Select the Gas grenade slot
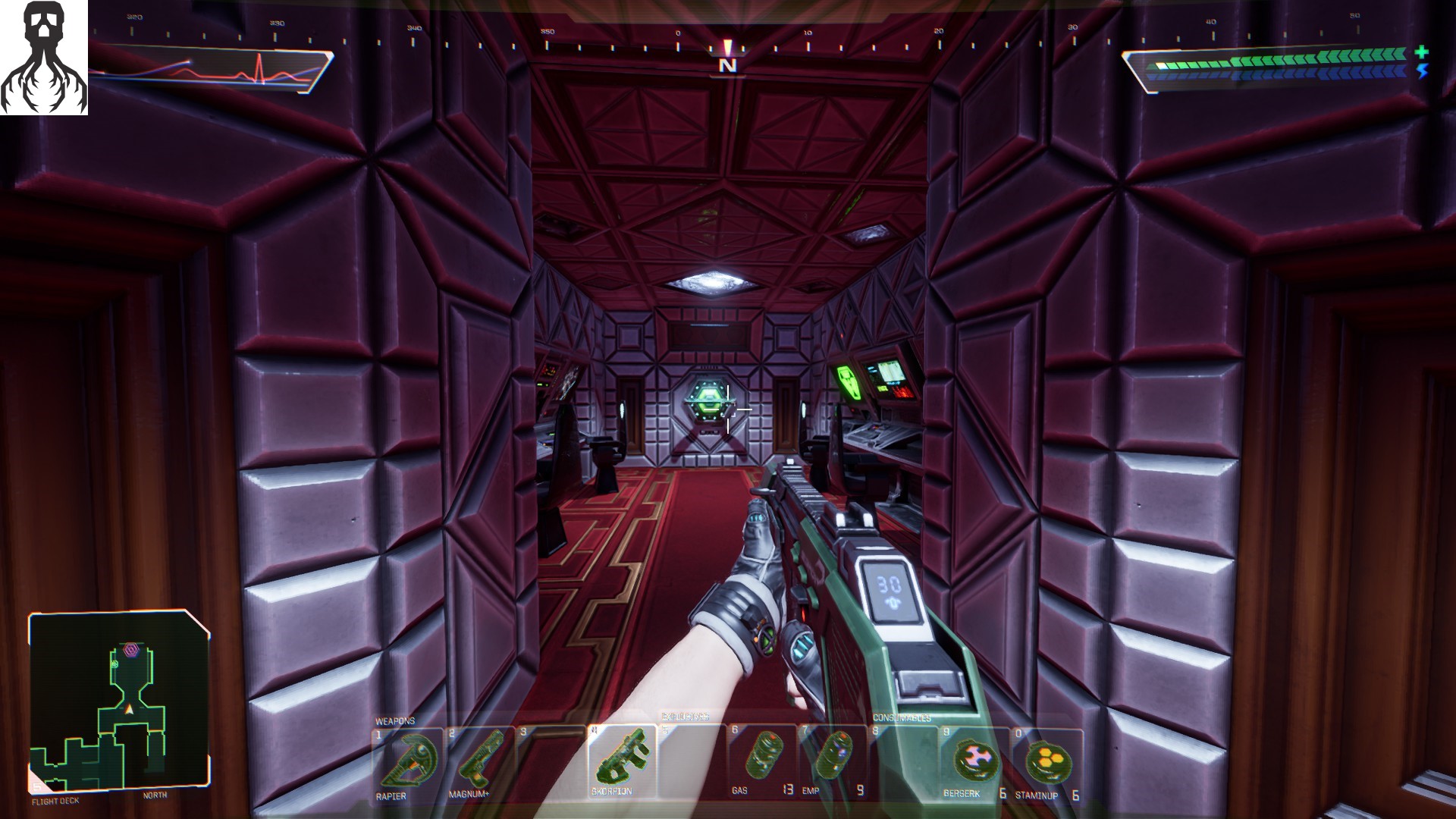Image resolution: width=1456 pixels, height=819 pixels. click(x=761, y=761)
